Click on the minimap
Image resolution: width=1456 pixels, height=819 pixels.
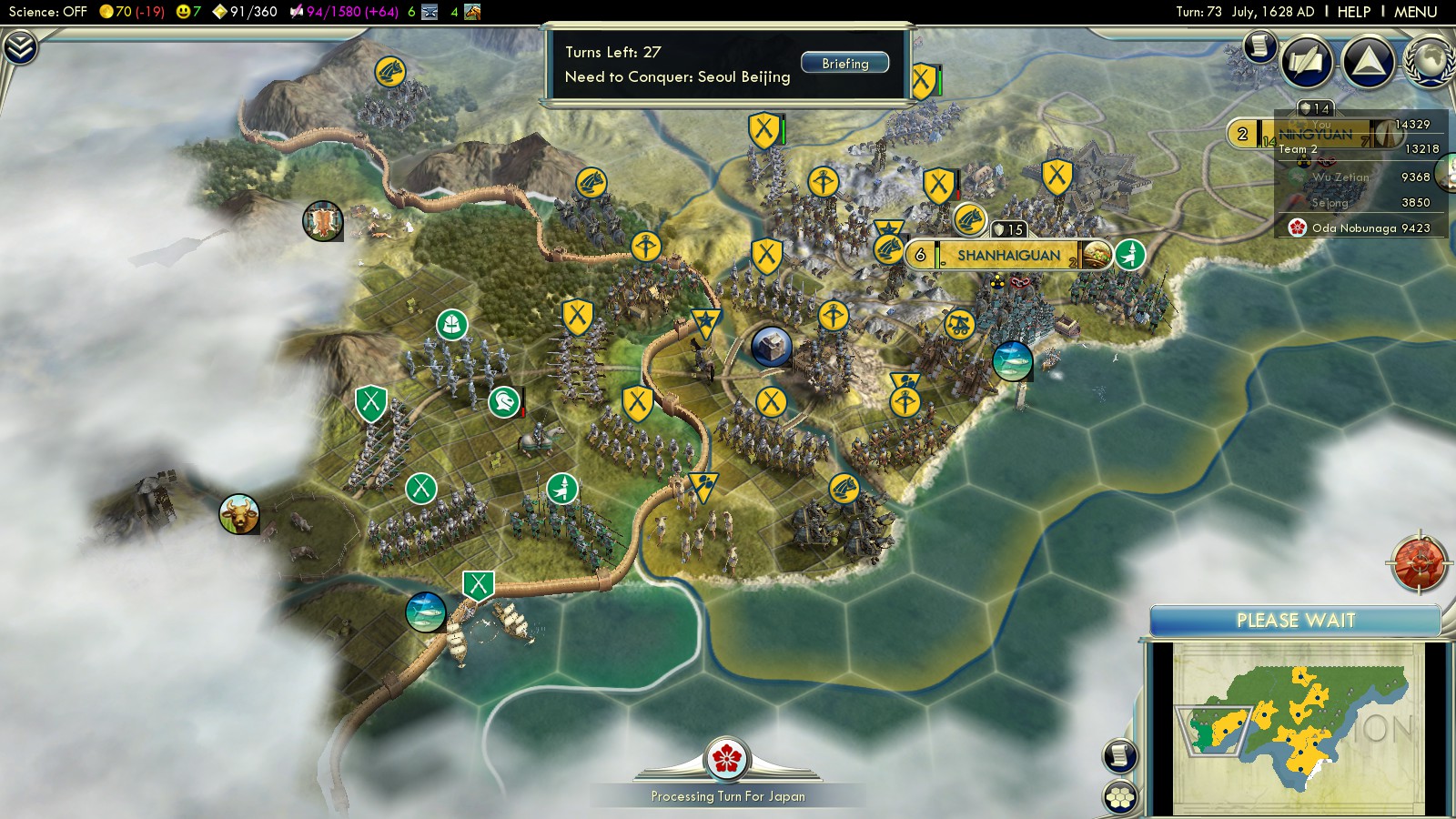1297,728
